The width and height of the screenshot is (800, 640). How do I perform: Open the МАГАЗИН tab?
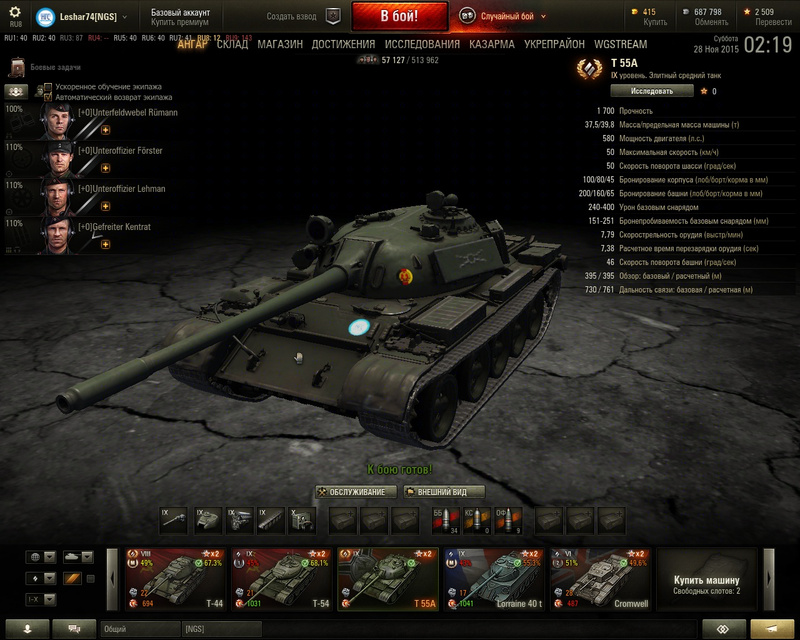pos(280,45)
